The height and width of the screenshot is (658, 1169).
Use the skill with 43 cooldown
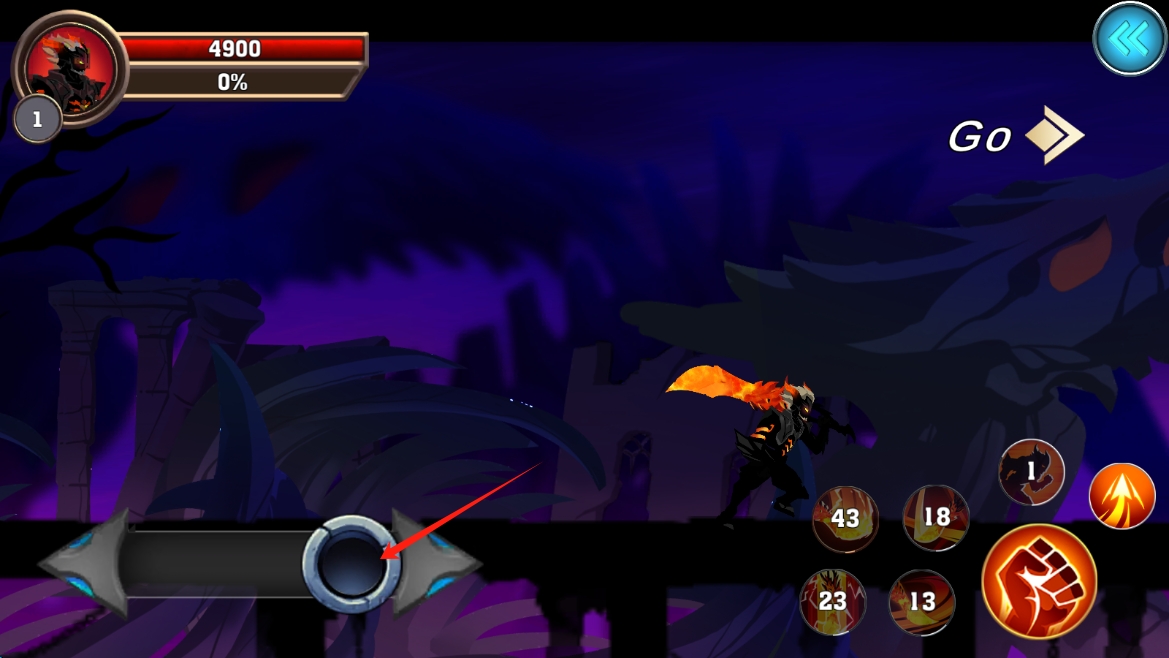[x=845, y=519]
